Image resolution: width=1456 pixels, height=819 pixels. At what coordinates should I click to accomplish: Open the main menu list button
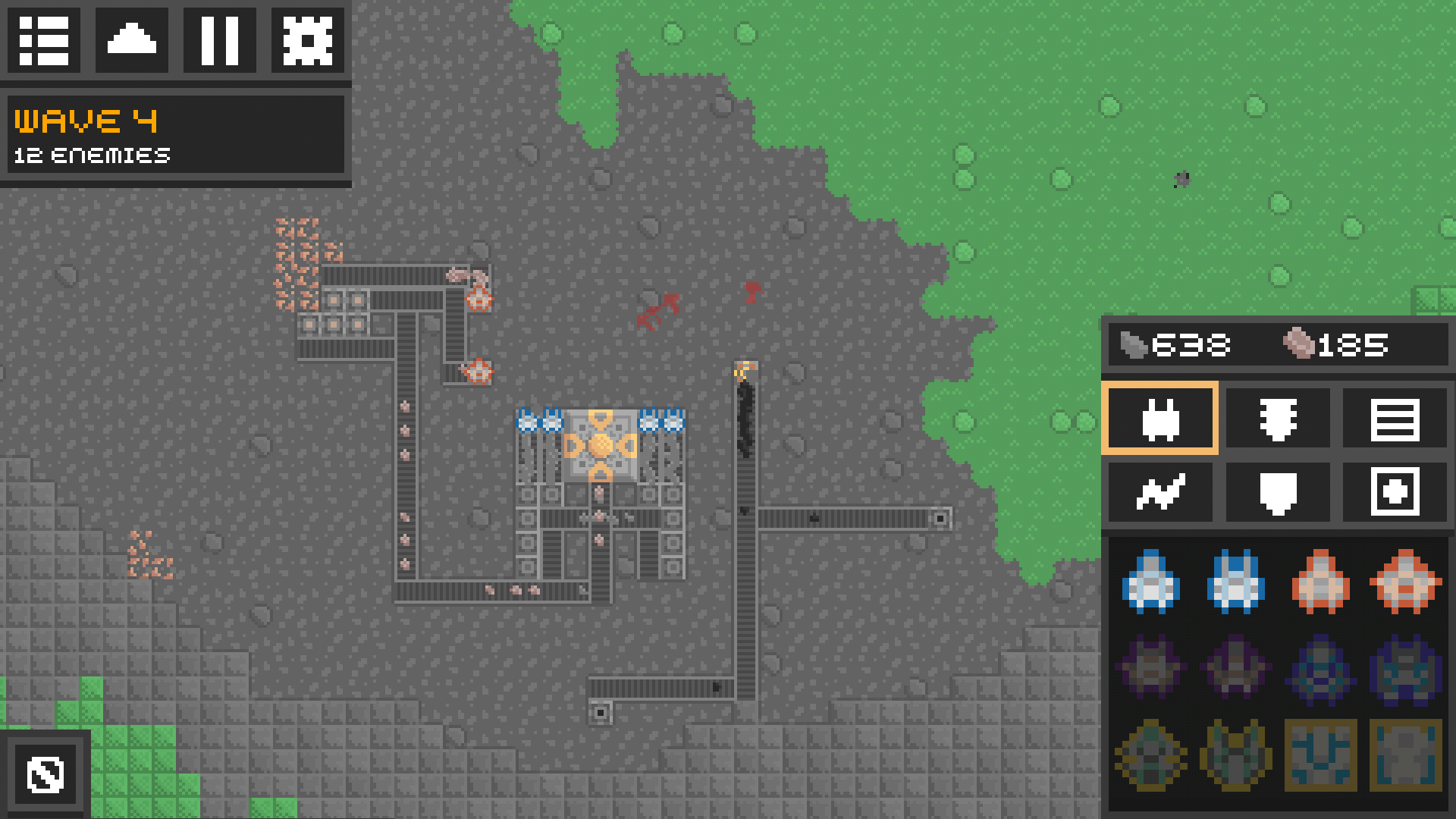pos(44,39)
